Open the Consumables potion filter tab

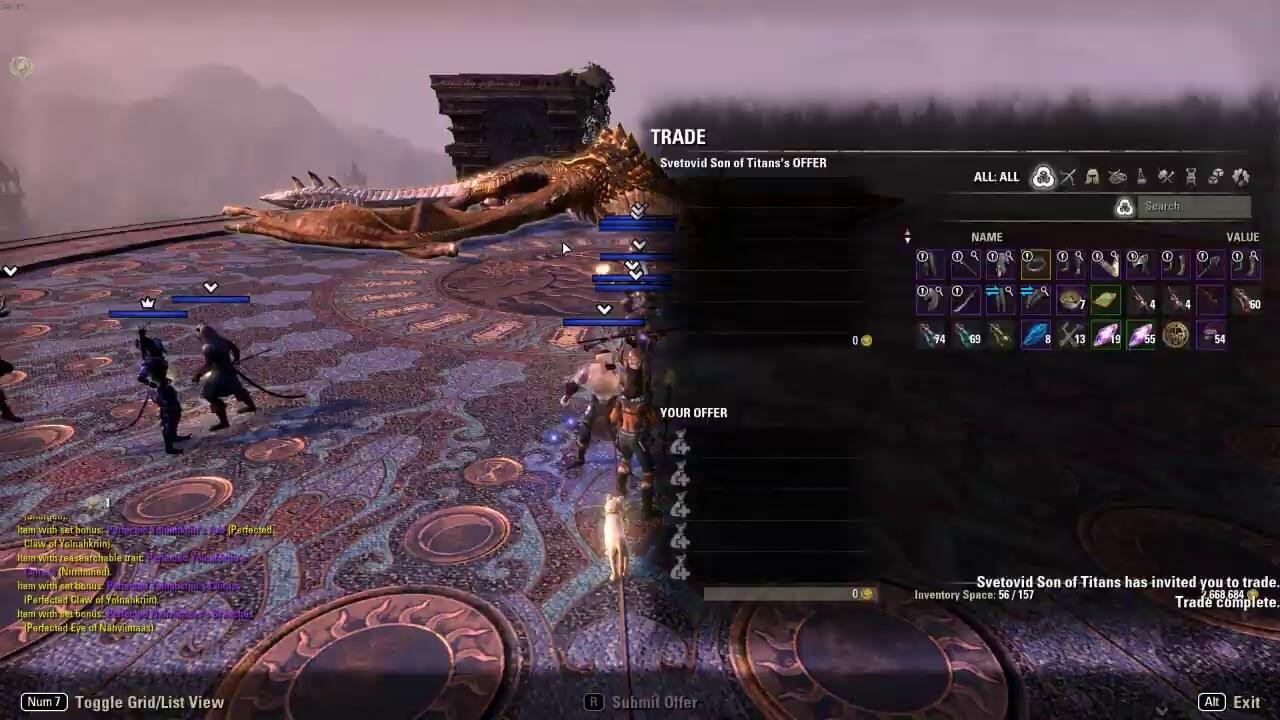pos(1141,177)
